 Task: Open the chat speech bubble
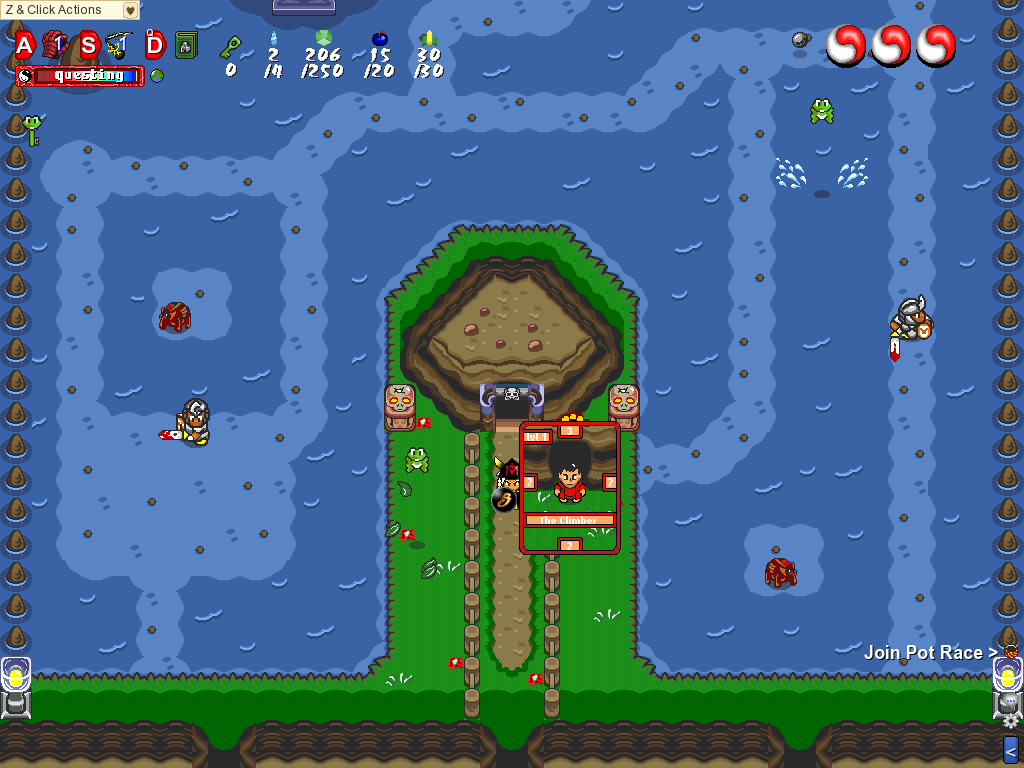tap(1010, 702)
